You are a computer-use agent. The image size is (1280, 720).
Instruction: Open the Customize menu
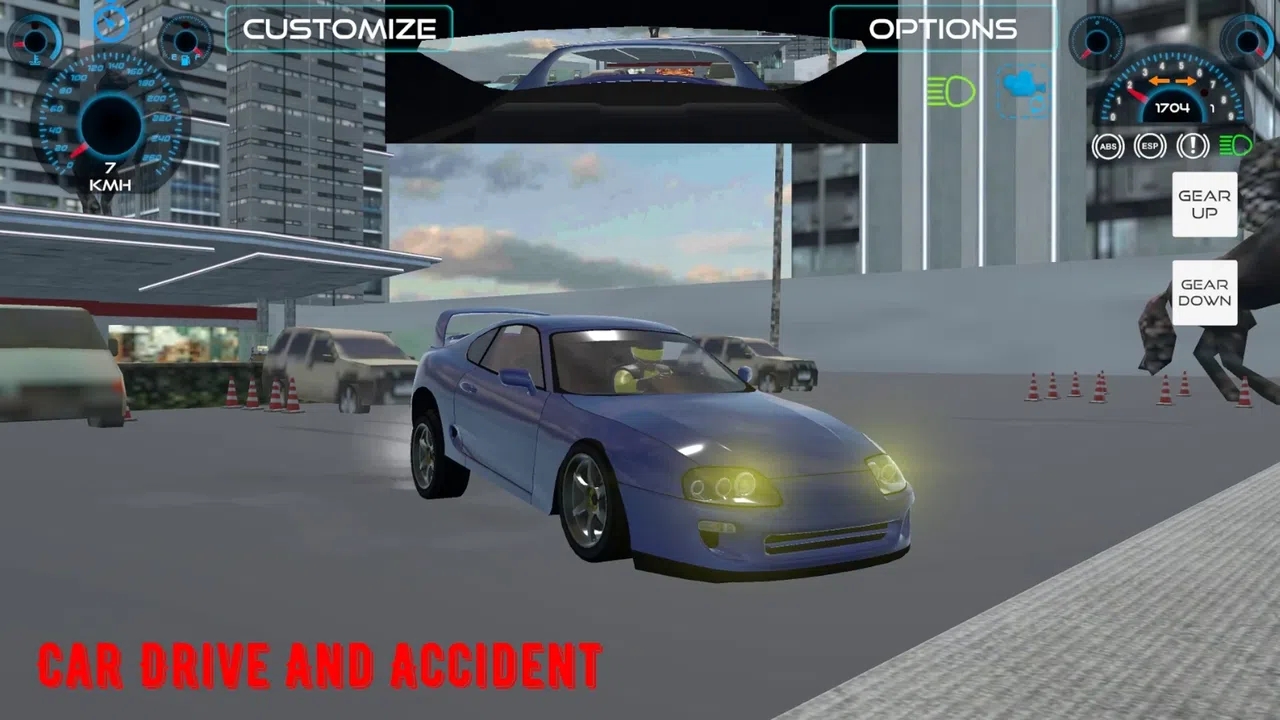[339, 29]
